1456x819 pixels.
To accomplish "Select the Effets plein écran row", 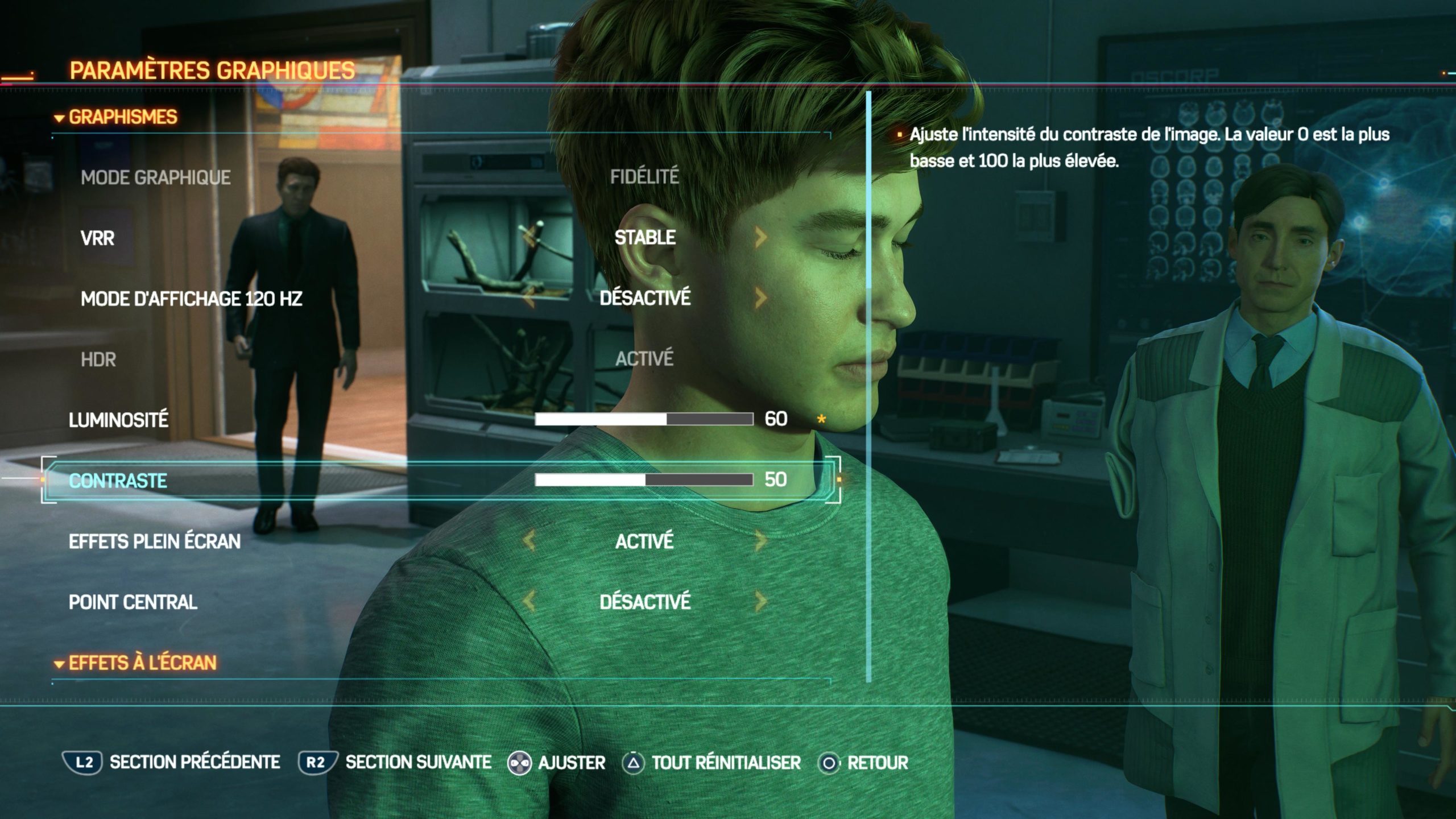I will pyautogui.click(x=154, y=541).
